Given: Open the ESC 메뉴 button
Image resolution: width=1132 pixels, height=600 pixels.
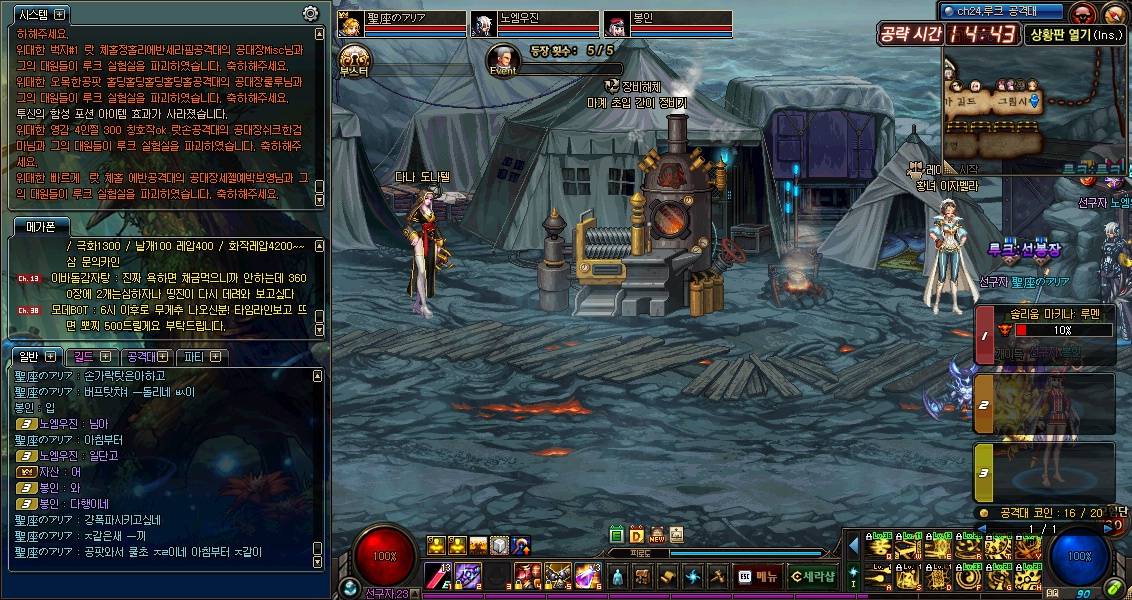Looking at the screenshot, I should 758,575.
